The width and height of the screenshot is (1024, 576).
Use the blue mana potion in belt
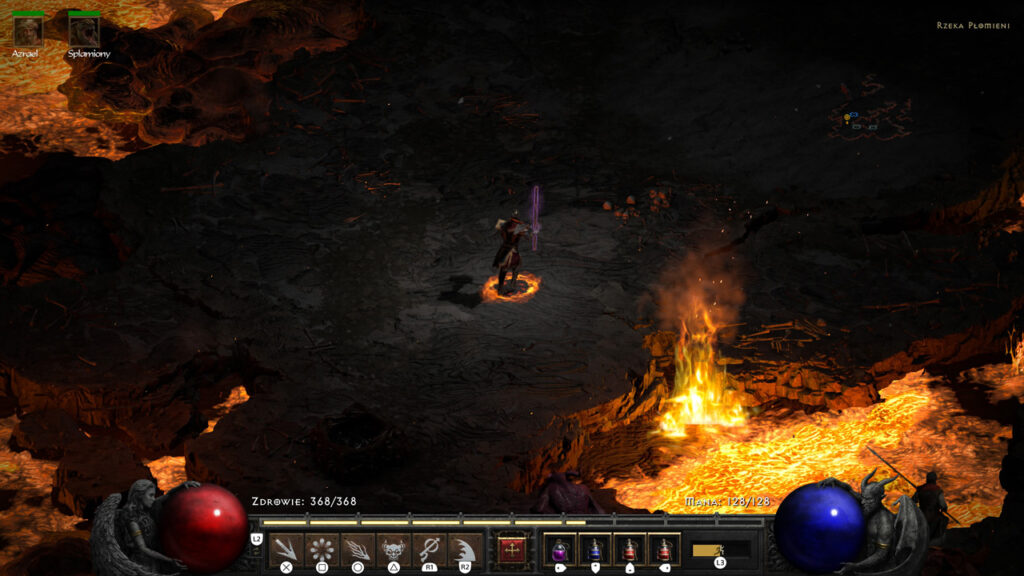[594, 549]
